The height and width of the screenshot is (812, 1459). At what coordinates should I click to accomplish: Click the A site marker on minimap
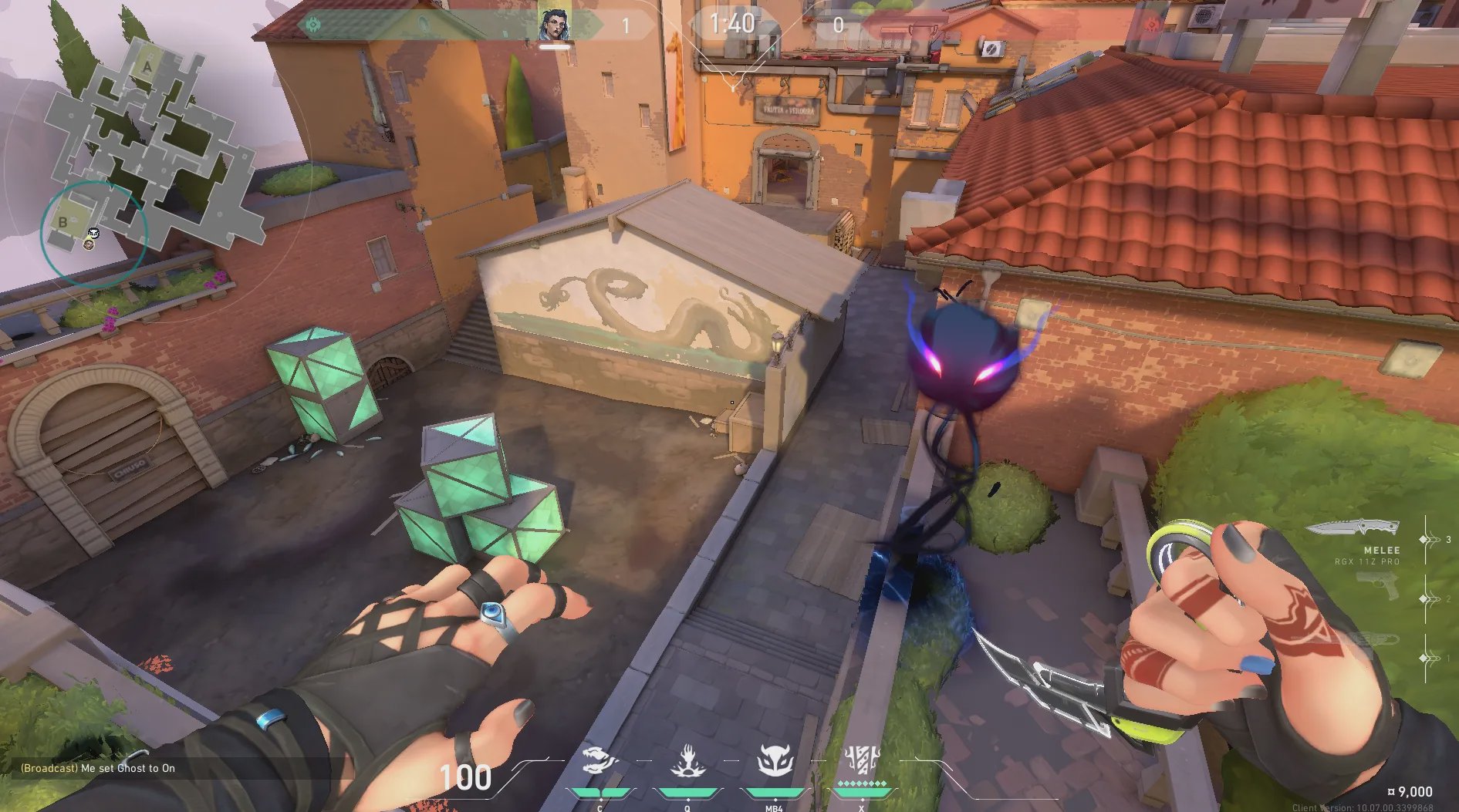147,68
